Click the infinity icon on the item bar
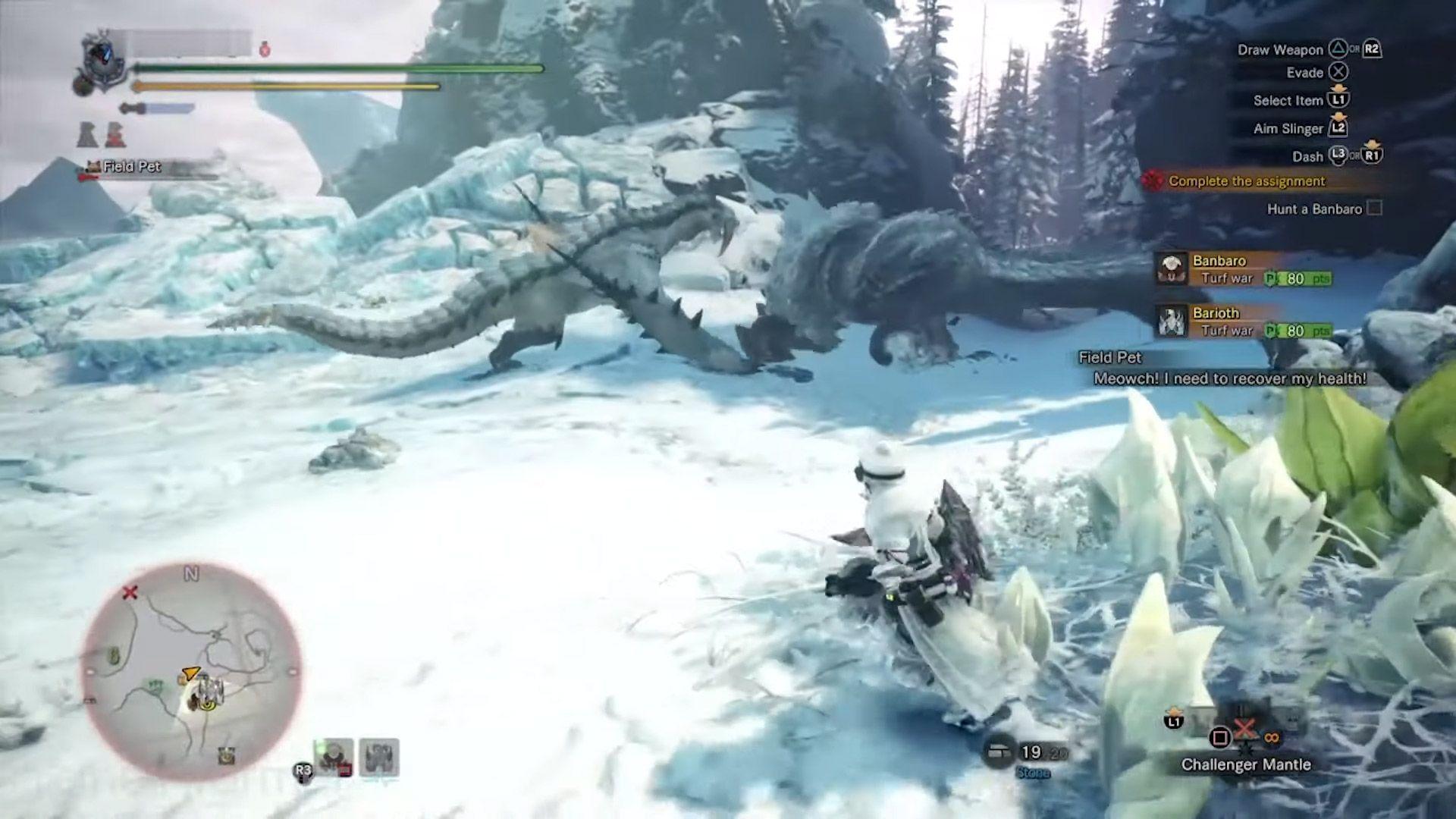 point(1272,737)
